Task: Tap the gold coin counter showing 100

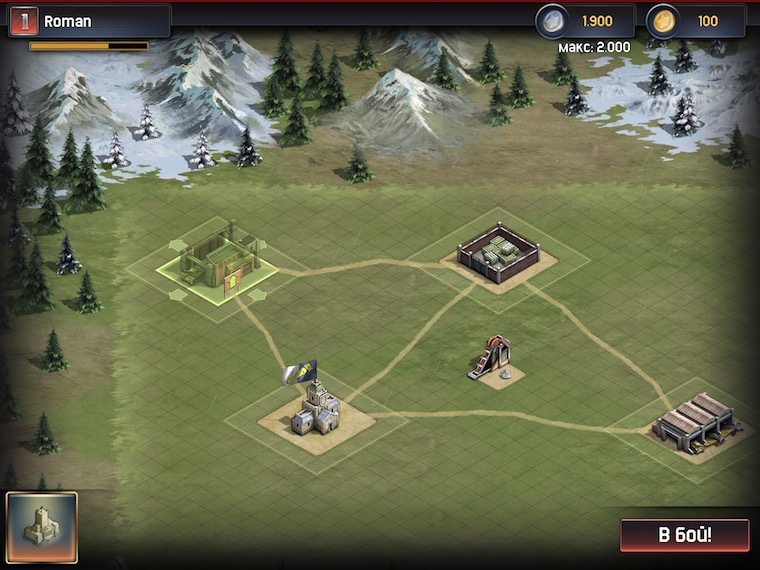Action: 695,21
